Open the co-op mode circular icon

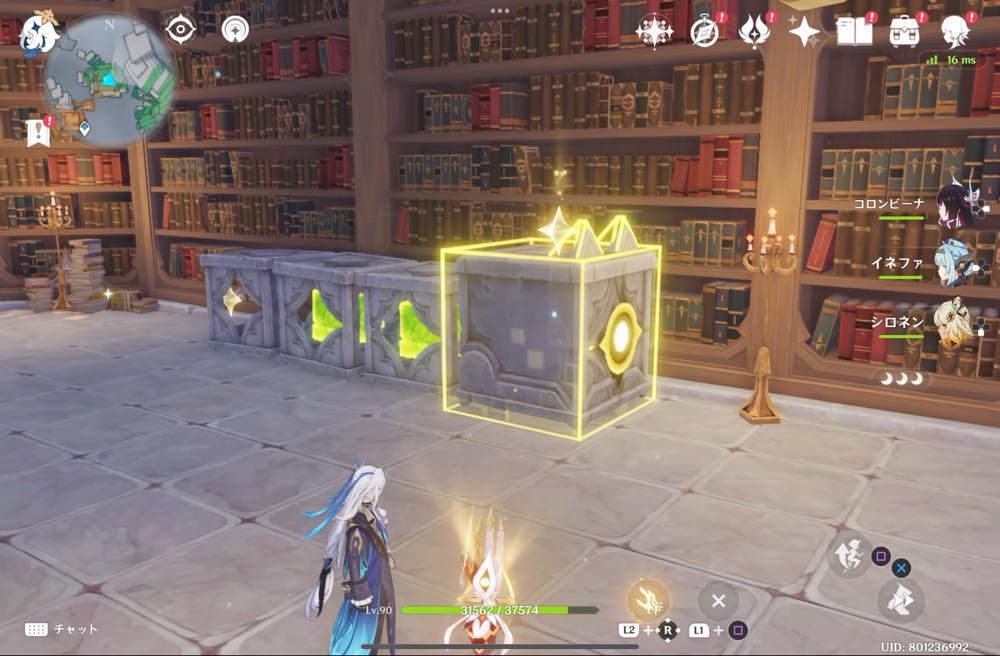[x=235, y=29]
